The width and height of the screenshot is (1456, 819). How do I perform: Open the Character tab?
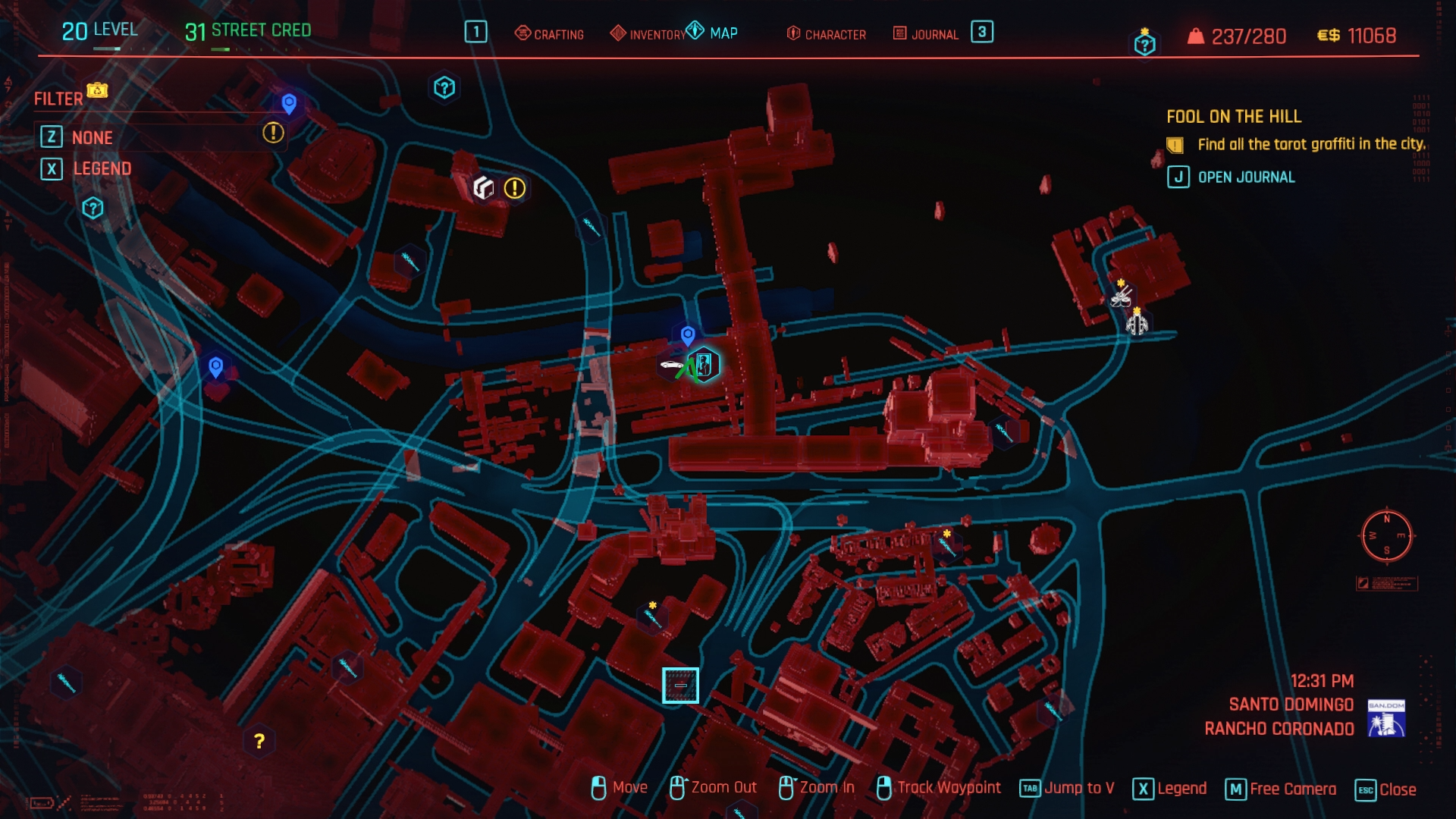(x=827, y=34)
